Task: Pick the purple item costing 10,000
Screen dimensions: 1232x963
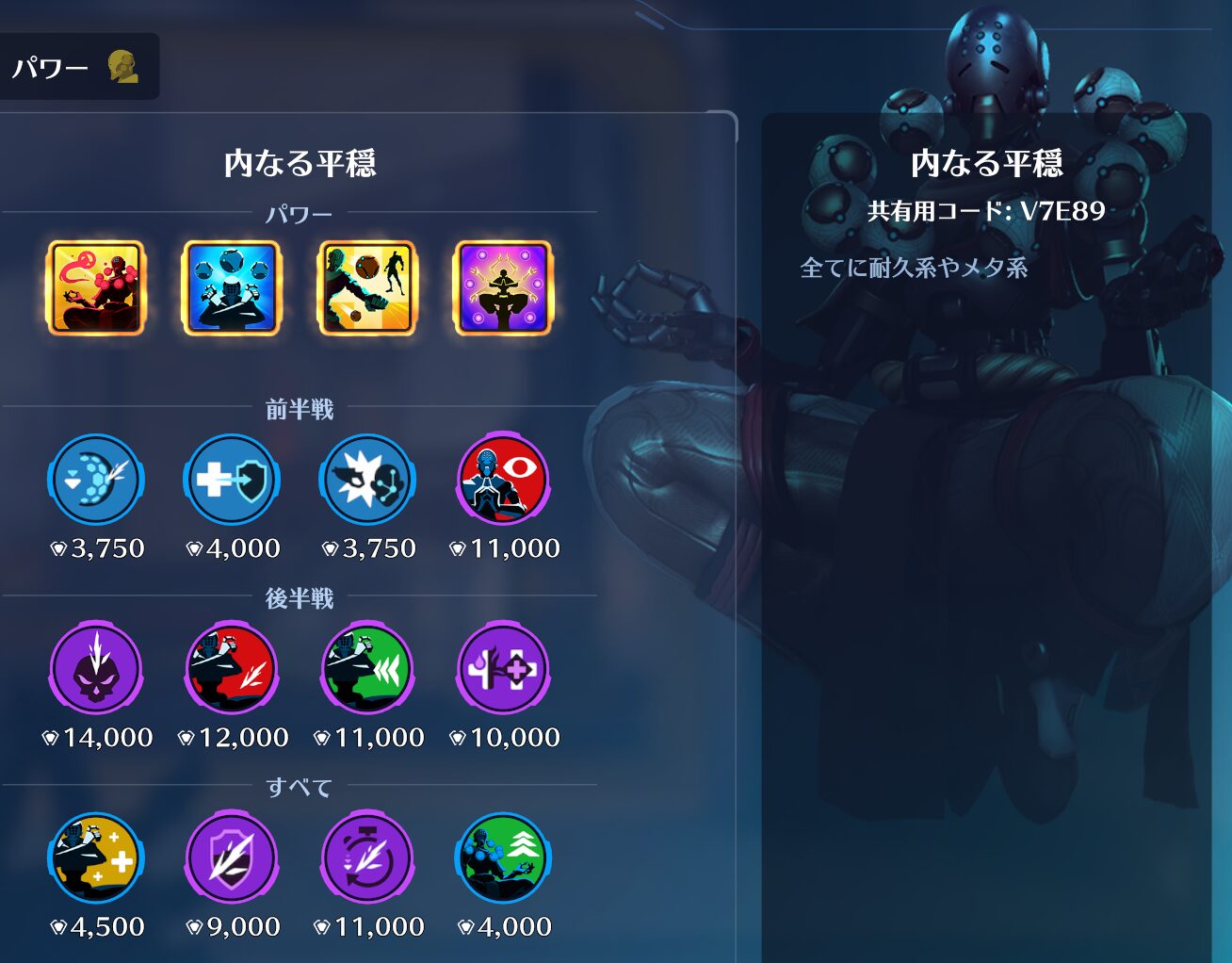Action: click(503, 669)
